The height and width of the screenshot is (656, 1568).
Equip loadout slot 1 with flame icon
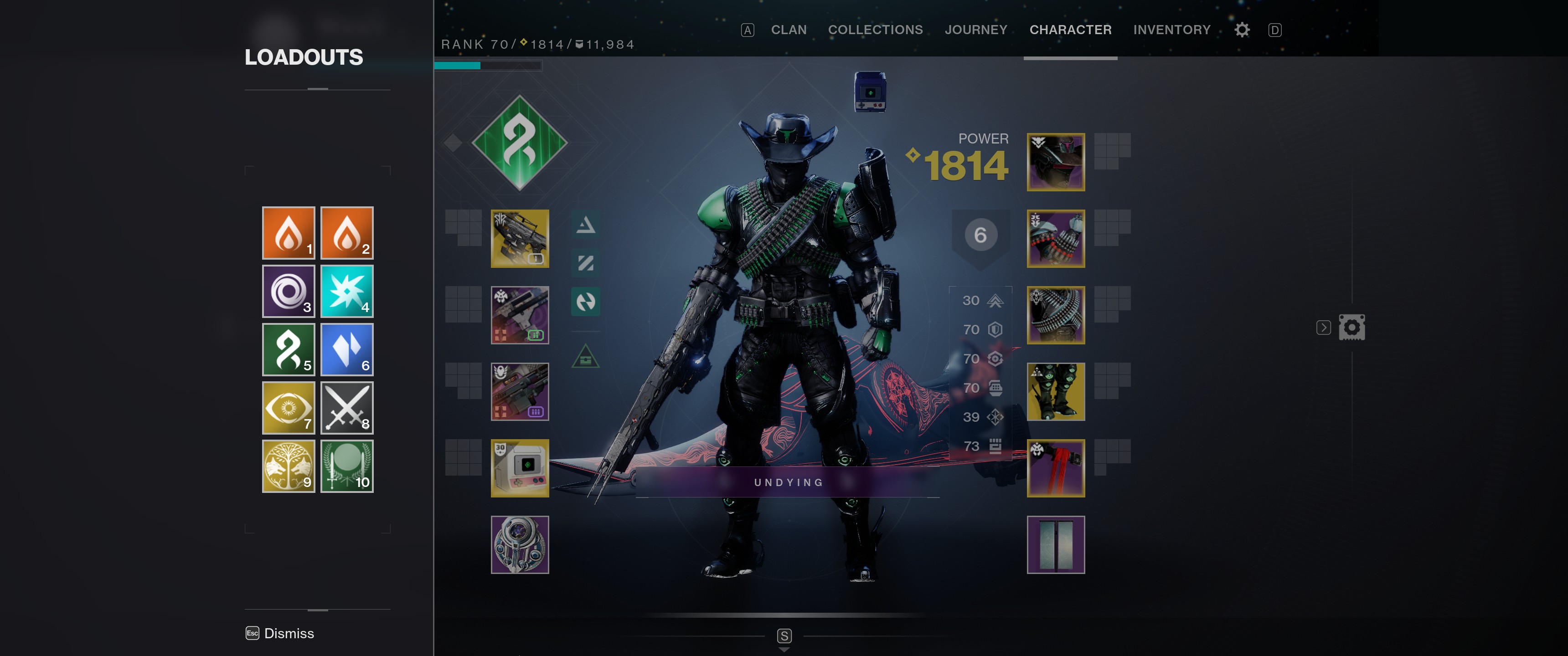point(288,232)
